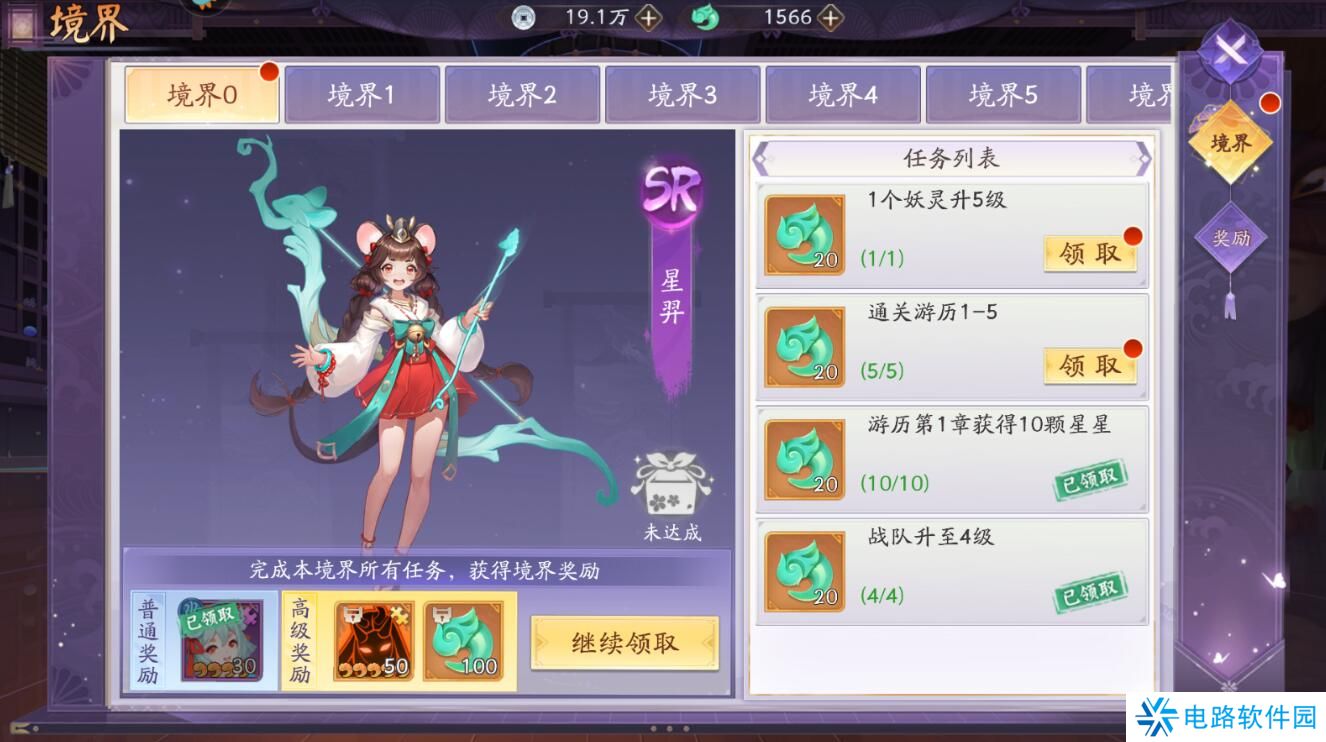Click 领取 for the 1个妖灵升5级 task

coord(1090,252)
